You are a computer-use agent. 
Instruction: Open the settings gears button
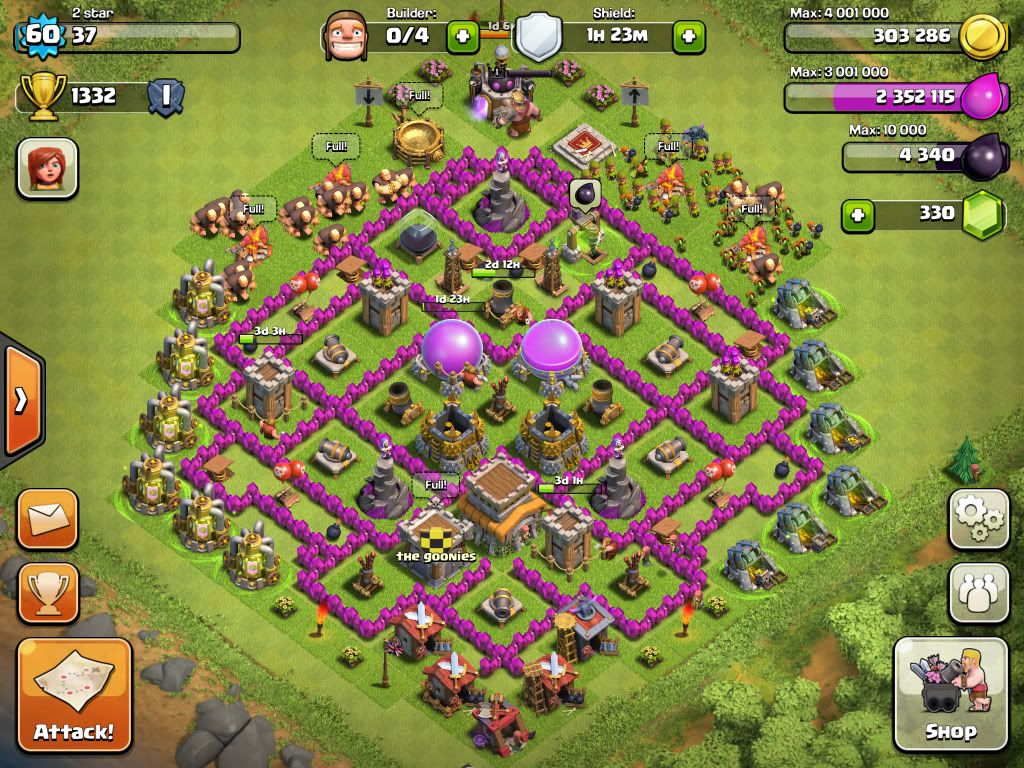[978, 519]
